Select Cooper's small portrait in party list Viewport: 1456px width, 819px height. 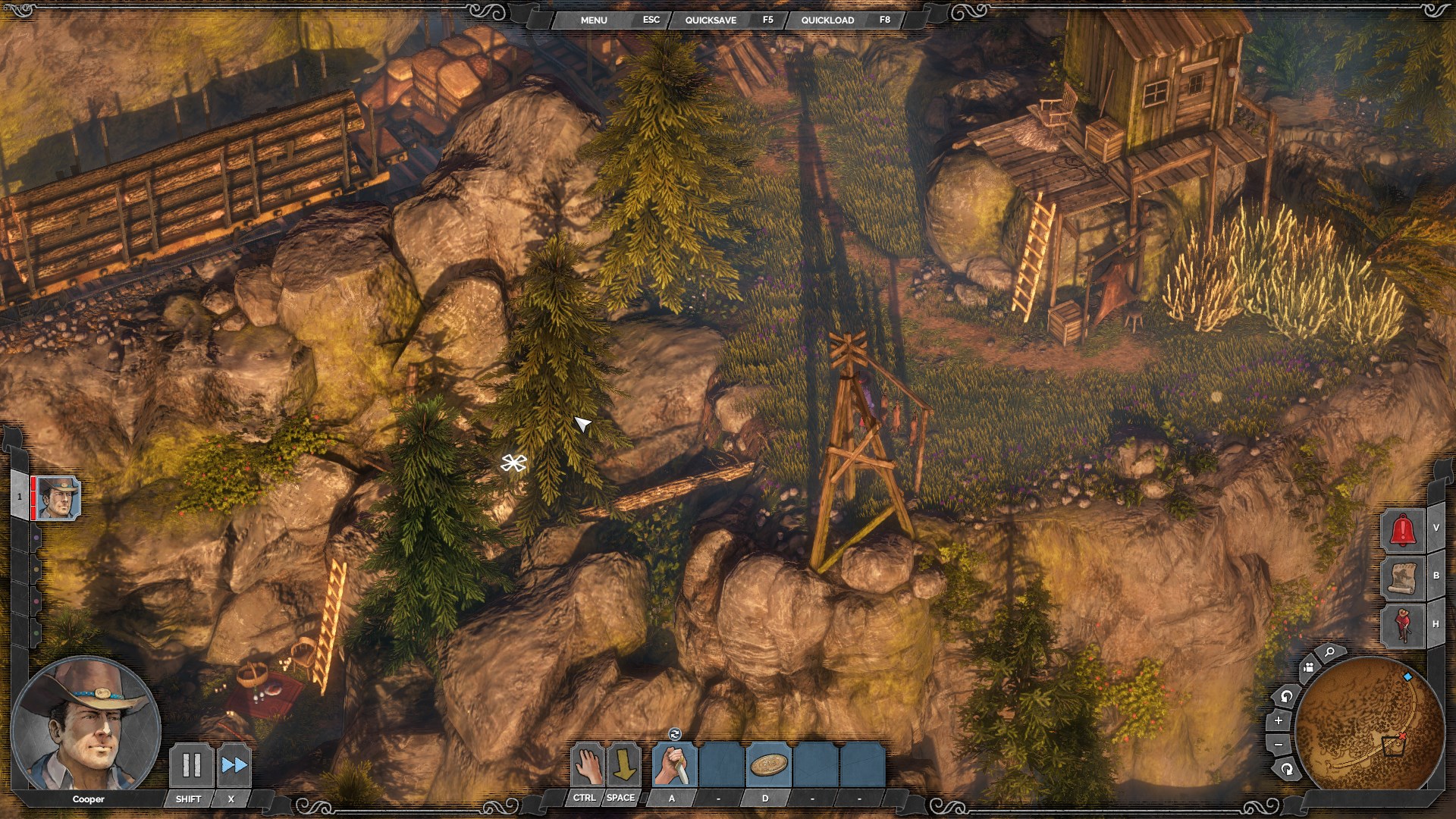pos(58,498)
